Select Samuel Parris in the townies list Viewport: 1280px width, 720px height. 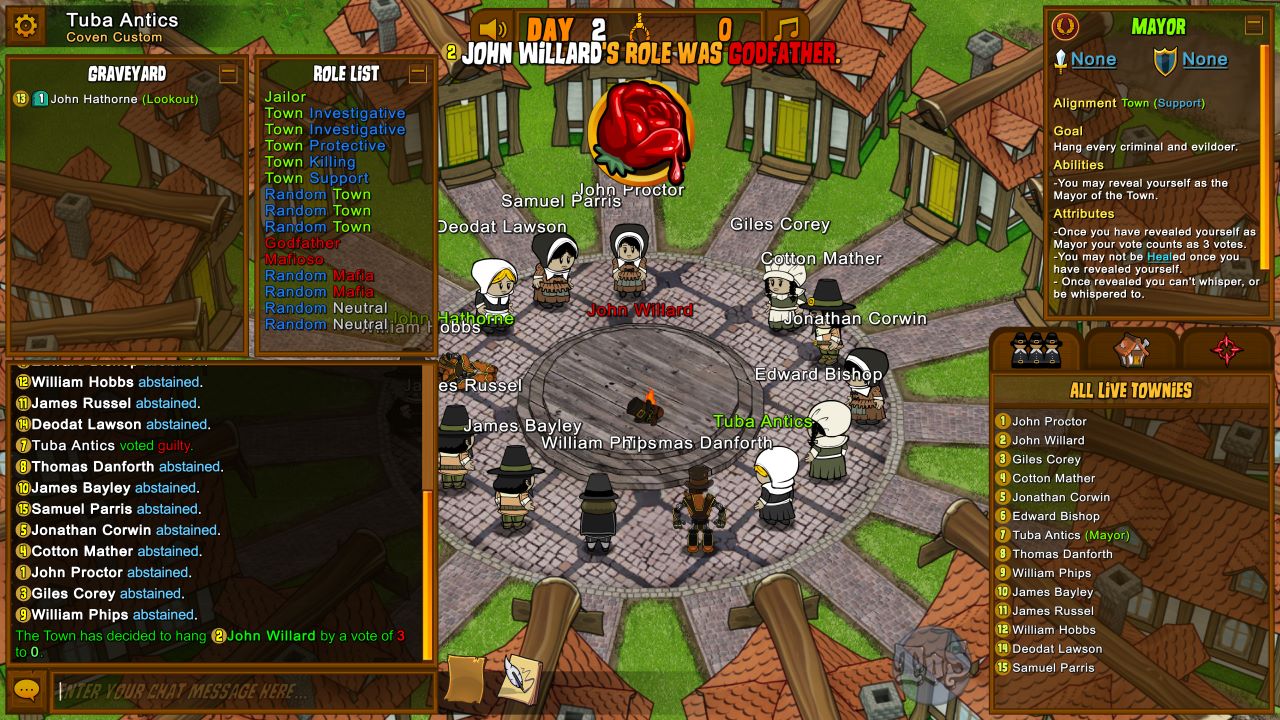[1052, 668]
